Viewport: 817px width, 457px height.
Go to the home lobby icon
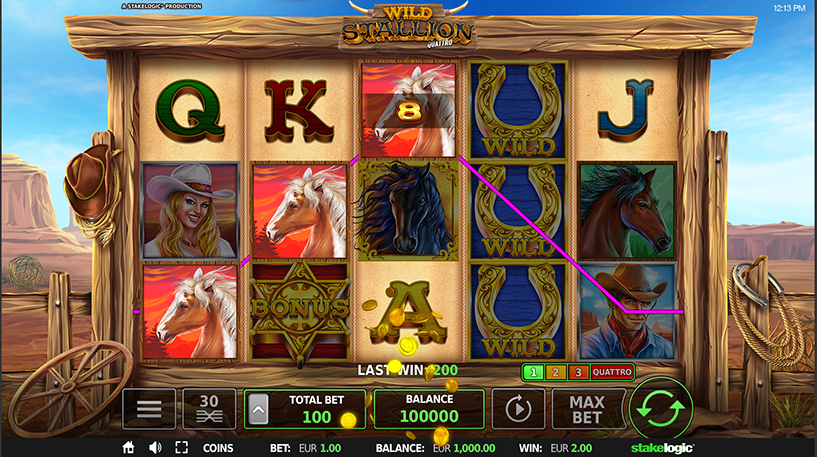point(128,448)
